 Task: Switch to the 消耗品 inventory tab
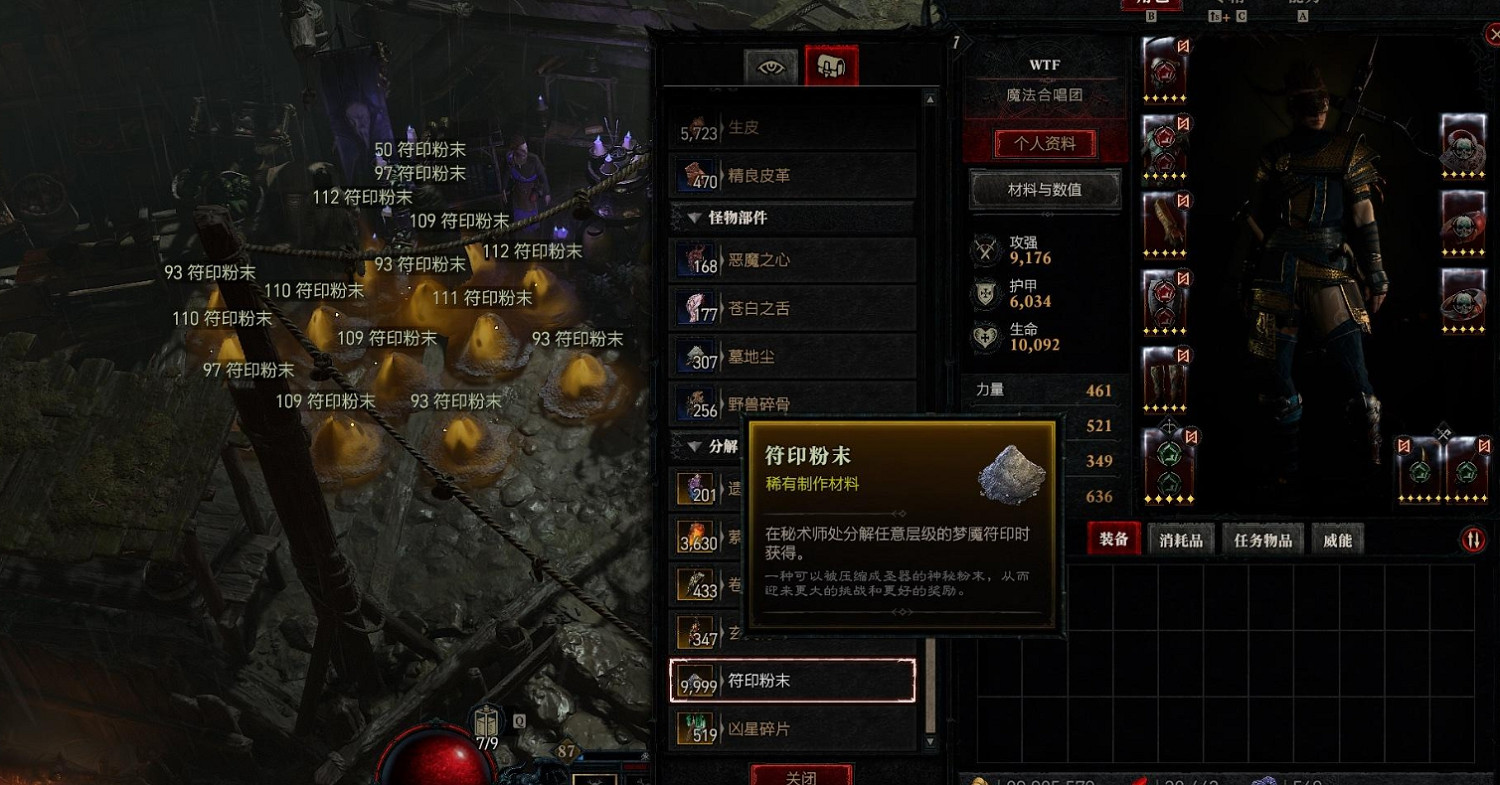click(x=1181, y=539)
